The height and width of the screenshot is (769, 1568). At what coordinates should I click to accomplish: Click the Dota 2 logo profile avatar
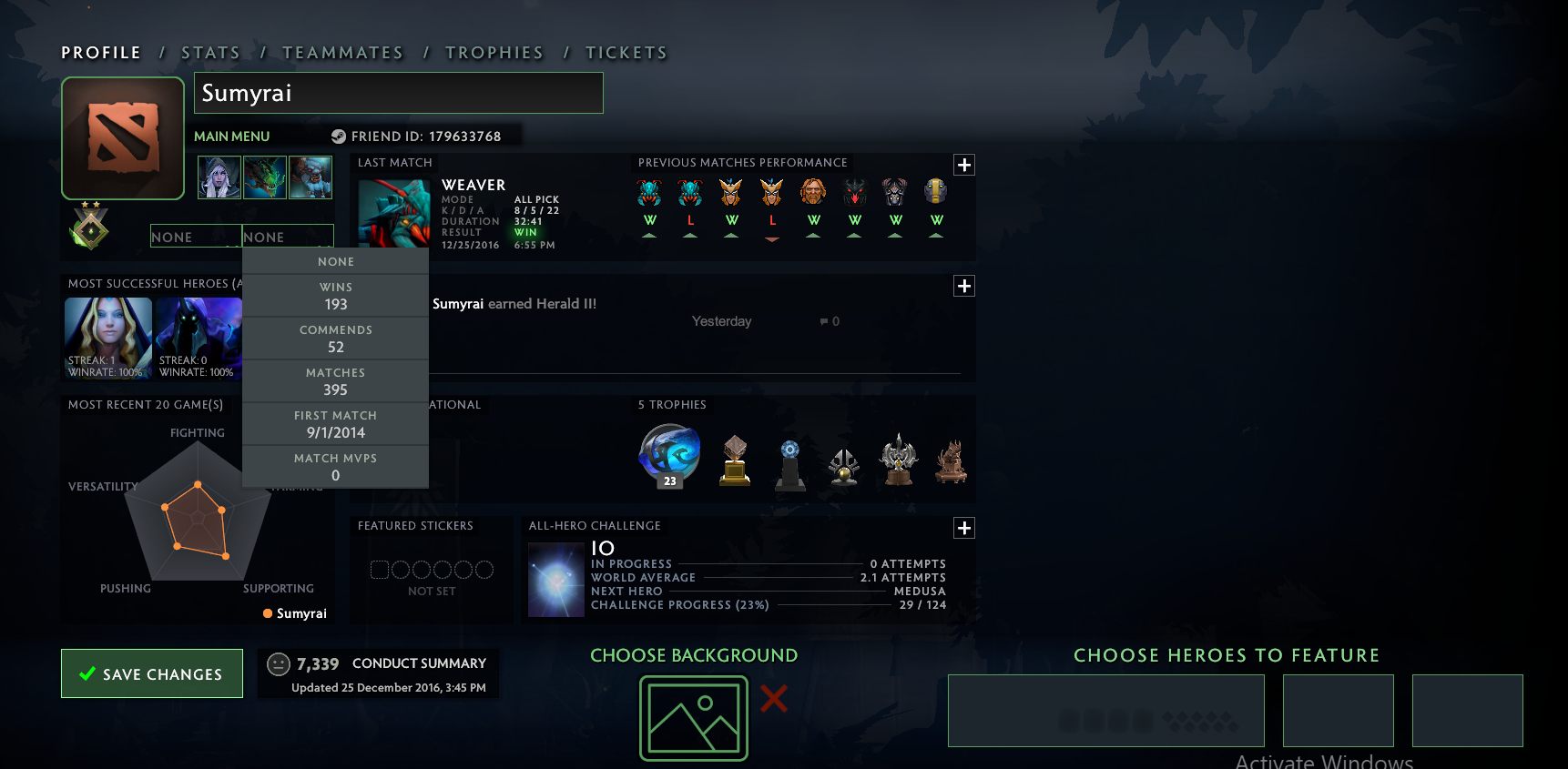pos(122,137)
